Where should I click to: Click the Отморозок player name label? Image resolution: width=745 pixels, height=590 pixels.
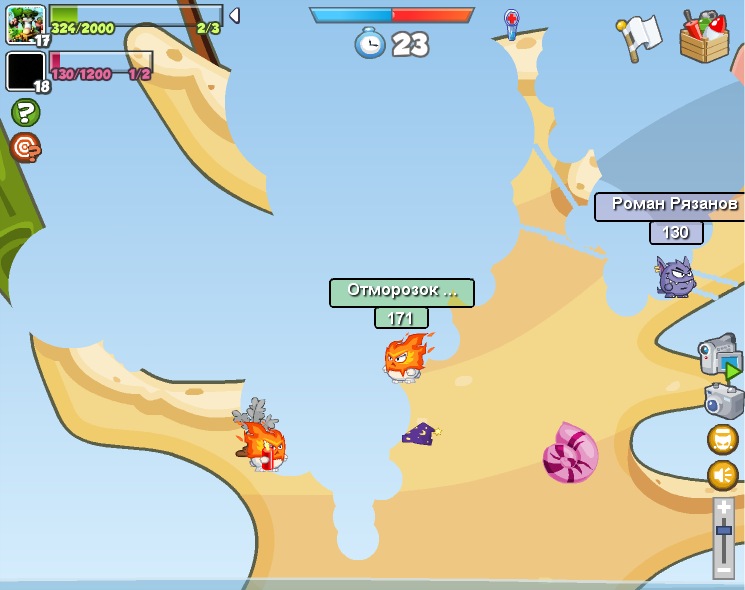pyautogui.click(x=401, y=292)
